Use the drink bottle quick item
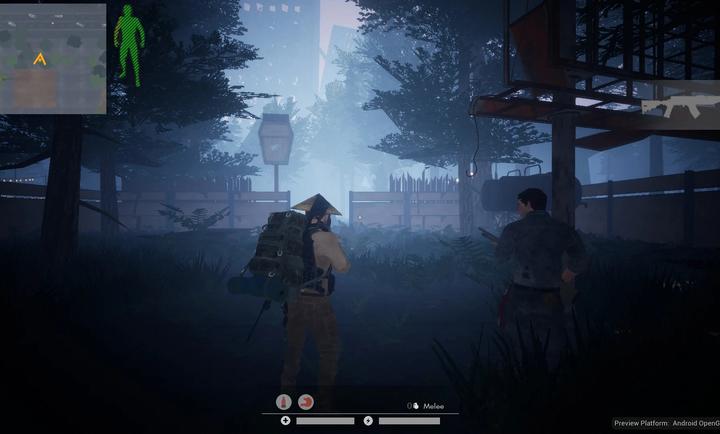Screen dimensions: 720x434 [284, 402]
